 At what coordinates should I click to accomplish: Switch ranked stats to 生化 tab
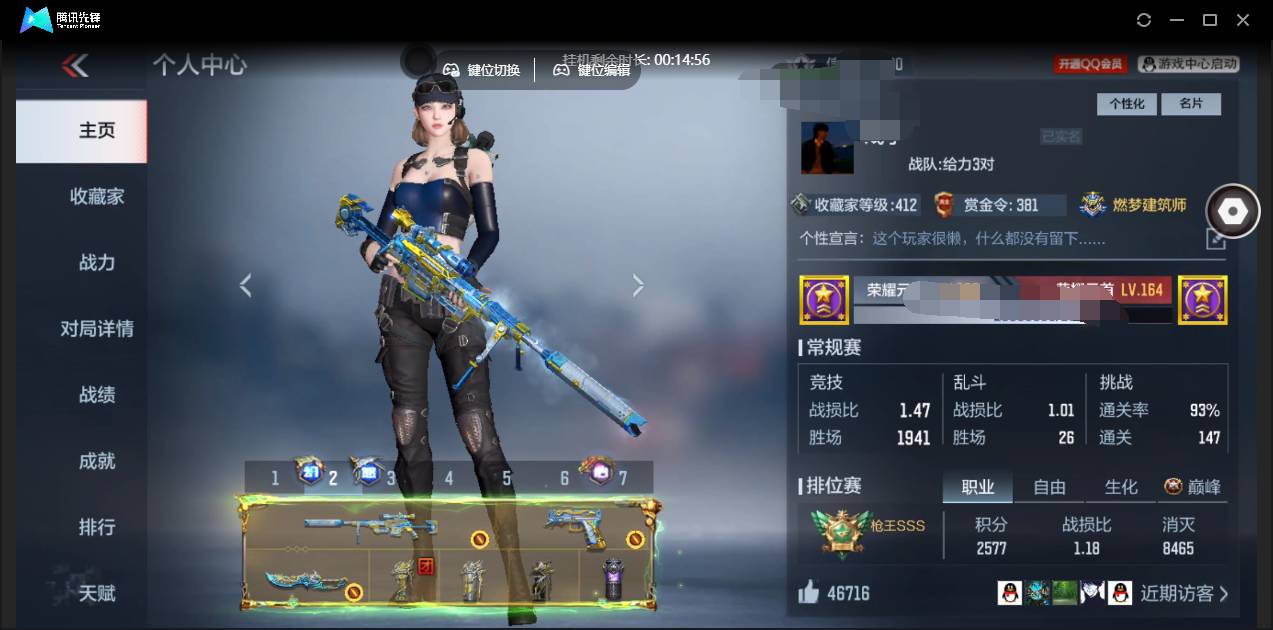tap(1121, 487)
